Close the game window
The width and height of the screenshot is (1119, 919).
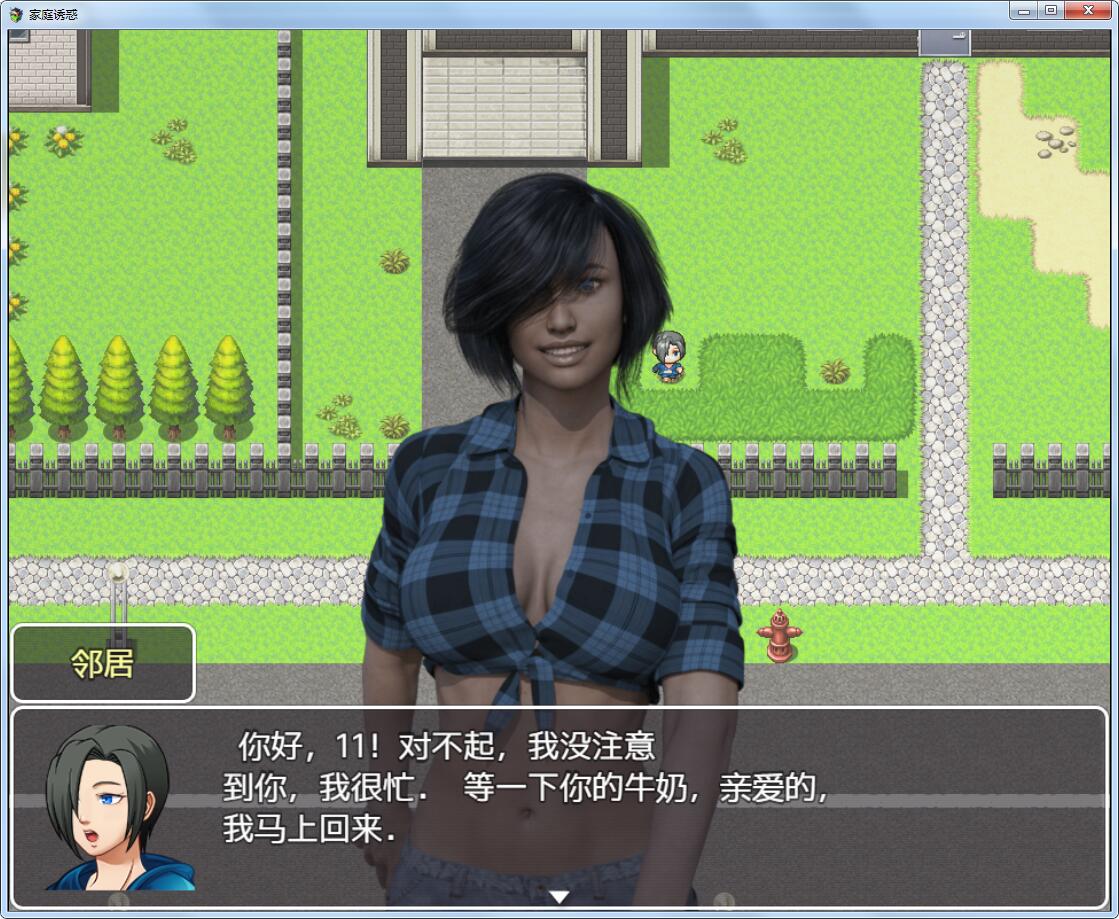[x=1088, y=11]
